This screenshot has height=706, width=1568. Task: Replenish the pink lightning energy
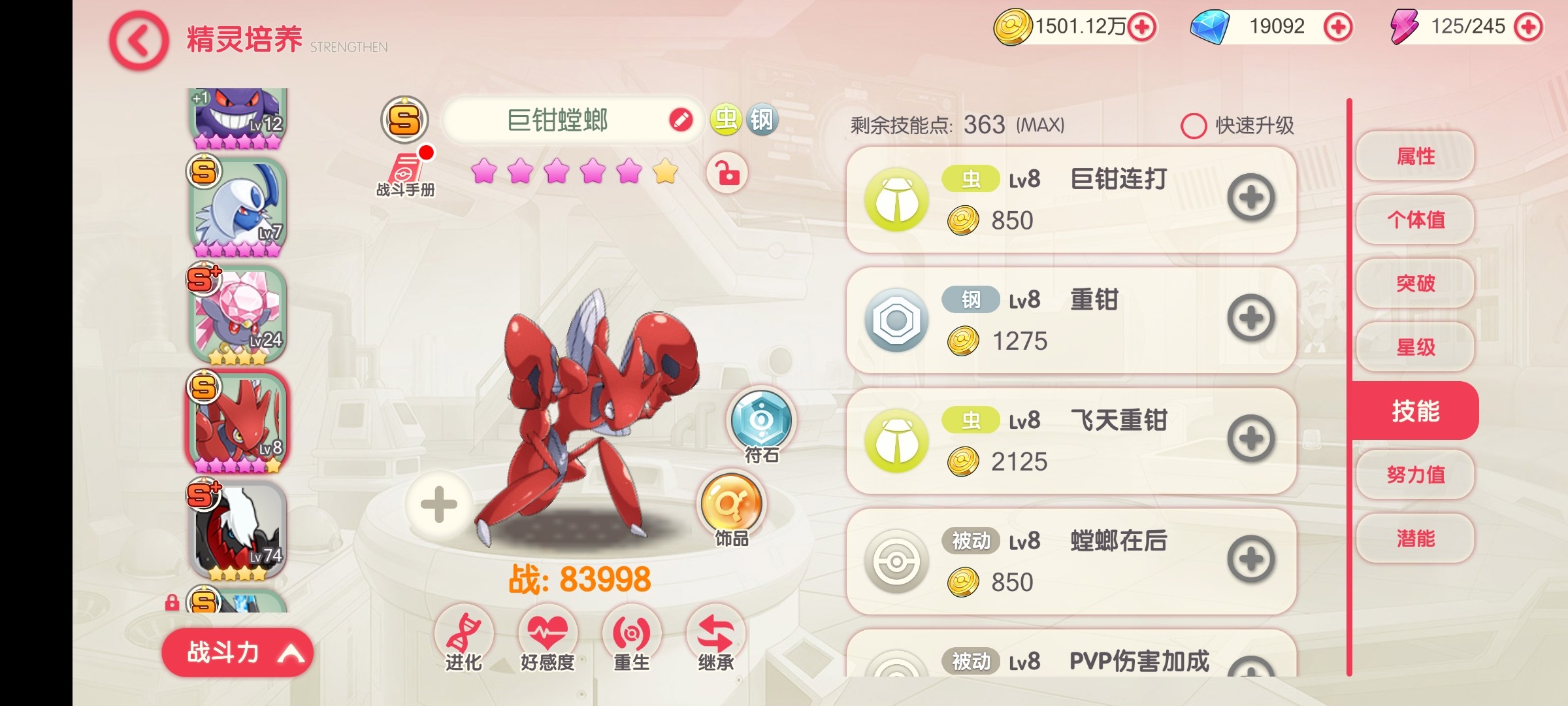(x=1528, y=27)
